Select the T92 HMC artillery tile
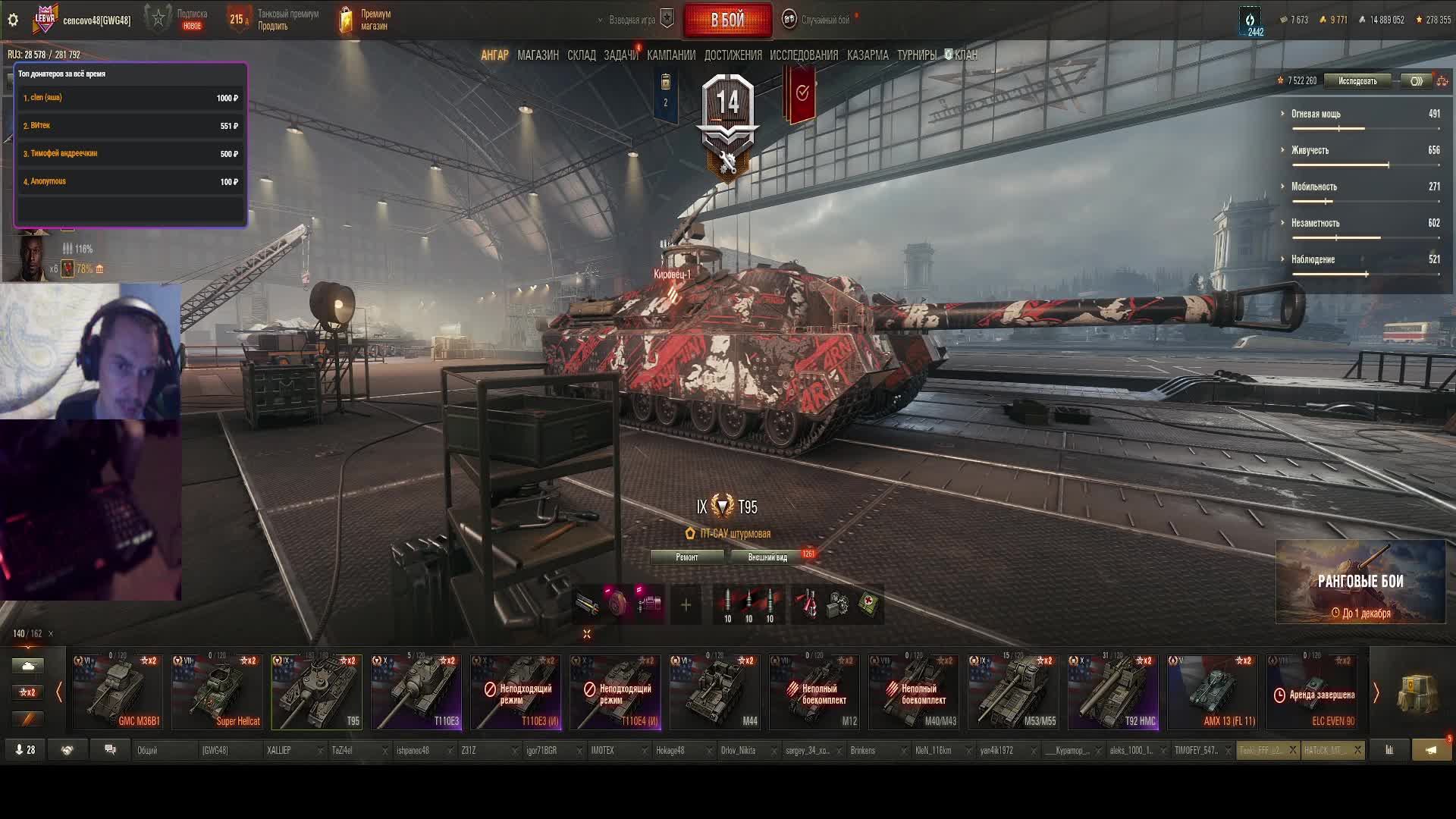This screenshot has width=1456, height=819. point(1112,692)
